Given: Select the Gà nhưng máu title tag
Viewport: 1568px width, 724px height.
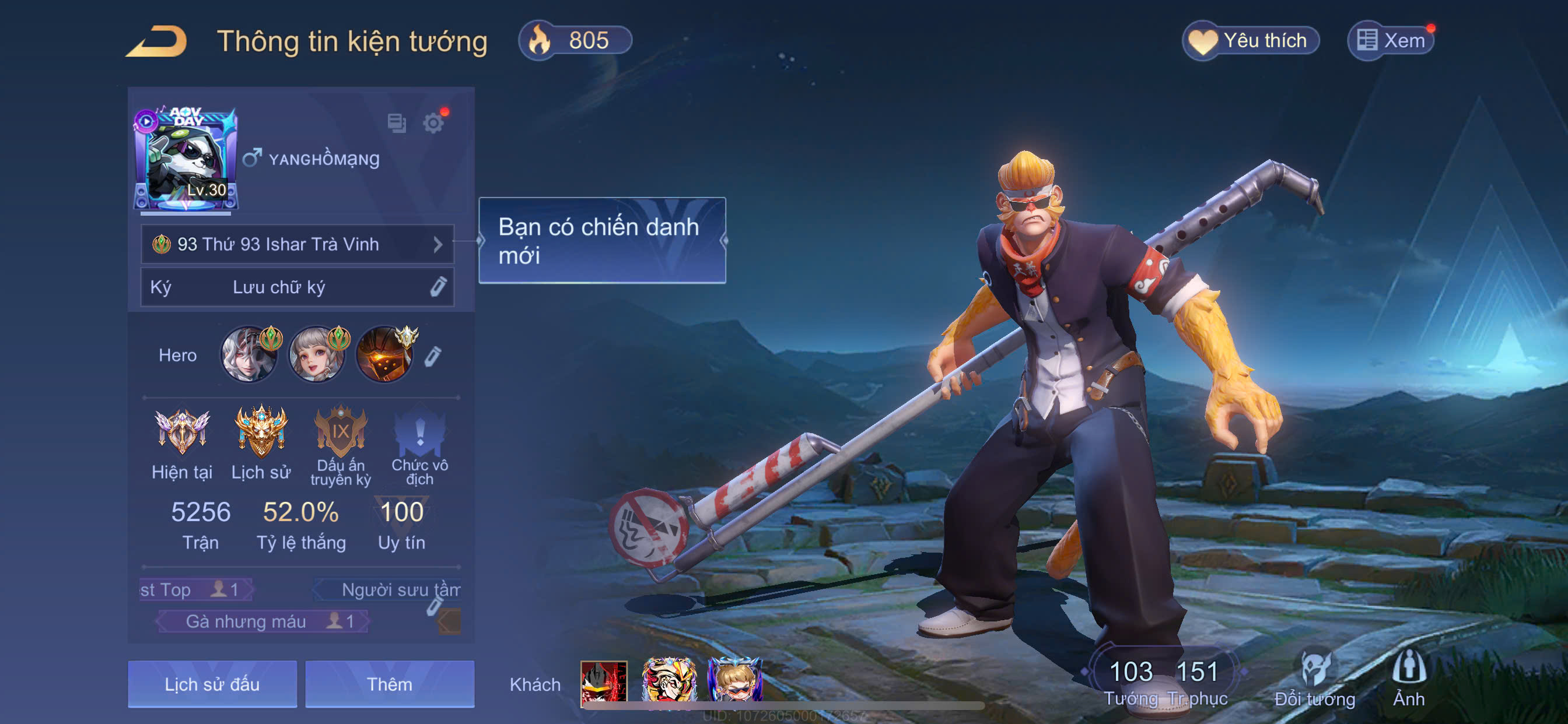Looking at the screenshot, I should coord(263,621).
